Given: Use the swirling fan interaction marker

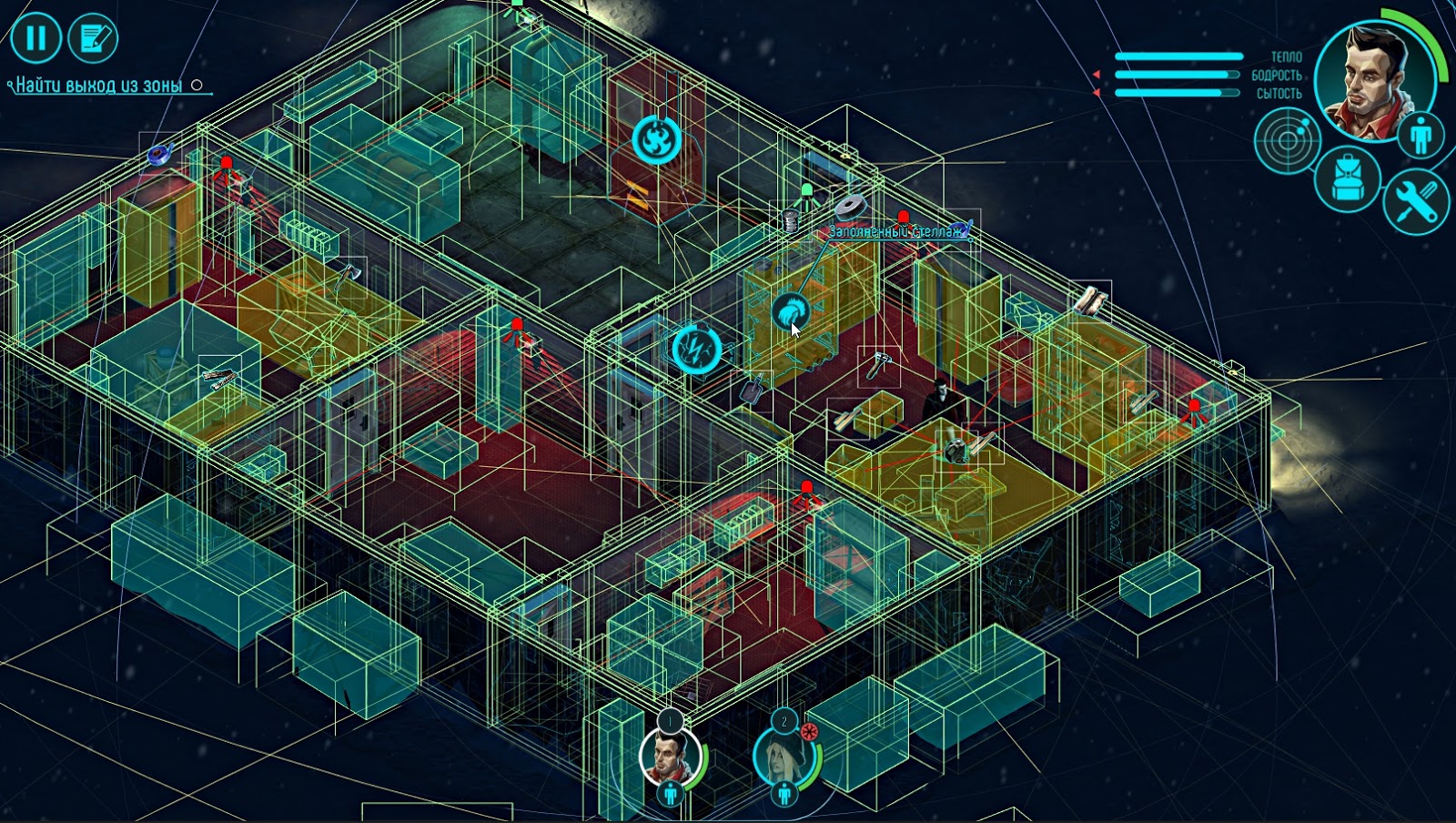Looking at the screenshot, I should 656,139.
